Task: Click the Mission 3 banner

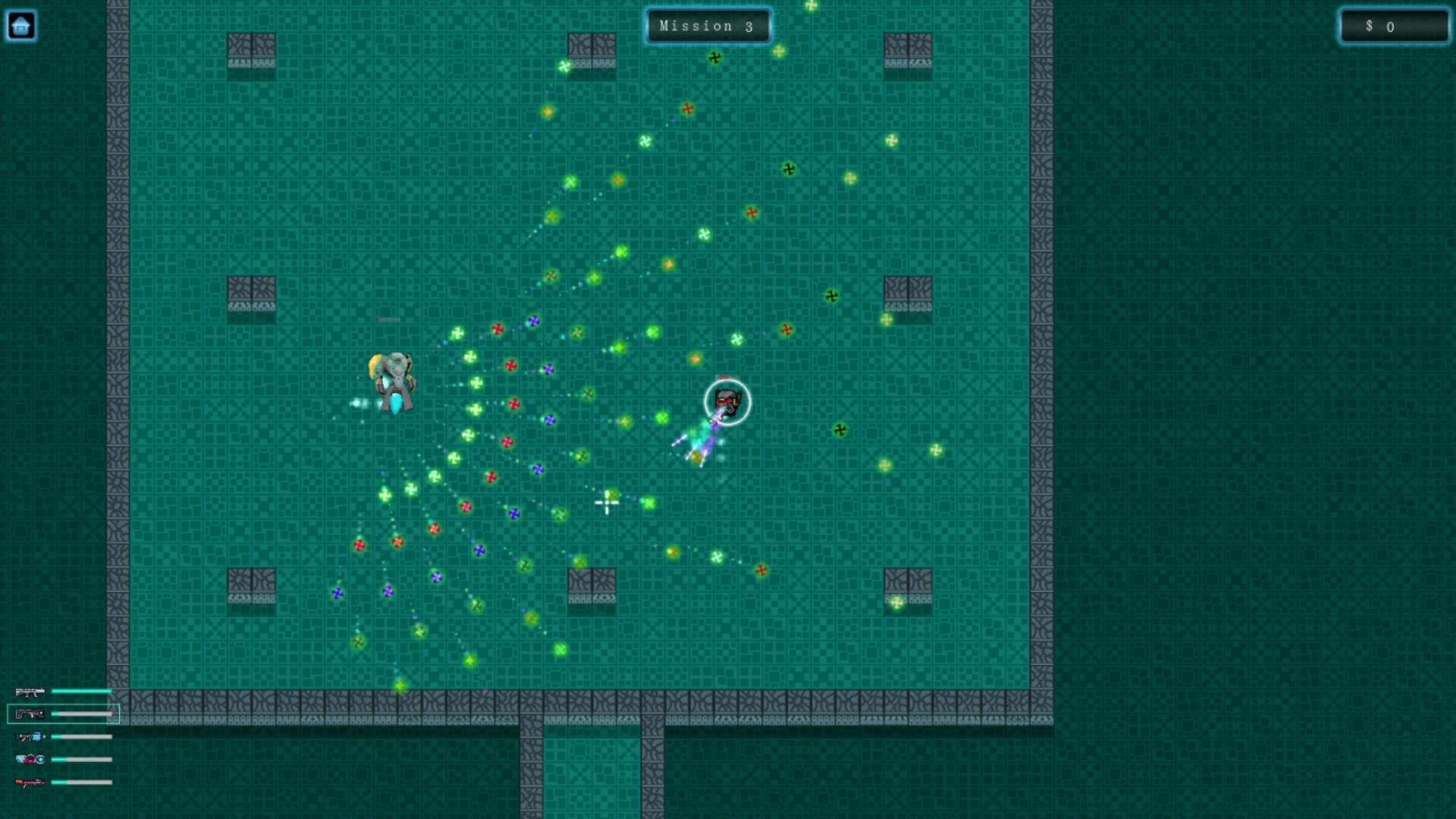Action: click(708, 25)
